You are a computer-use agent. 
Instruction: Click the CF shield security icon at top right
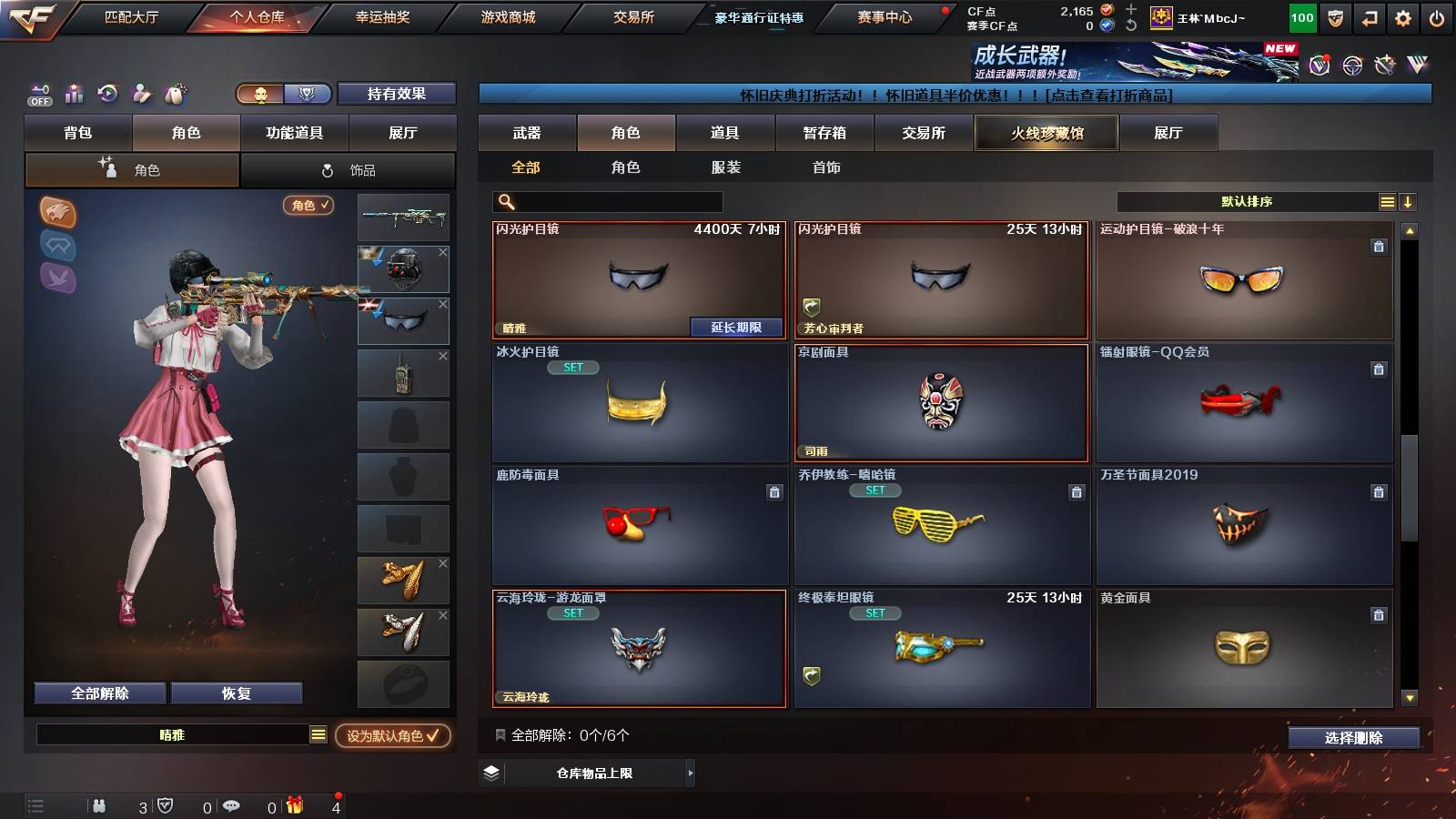pos(1334,17)
